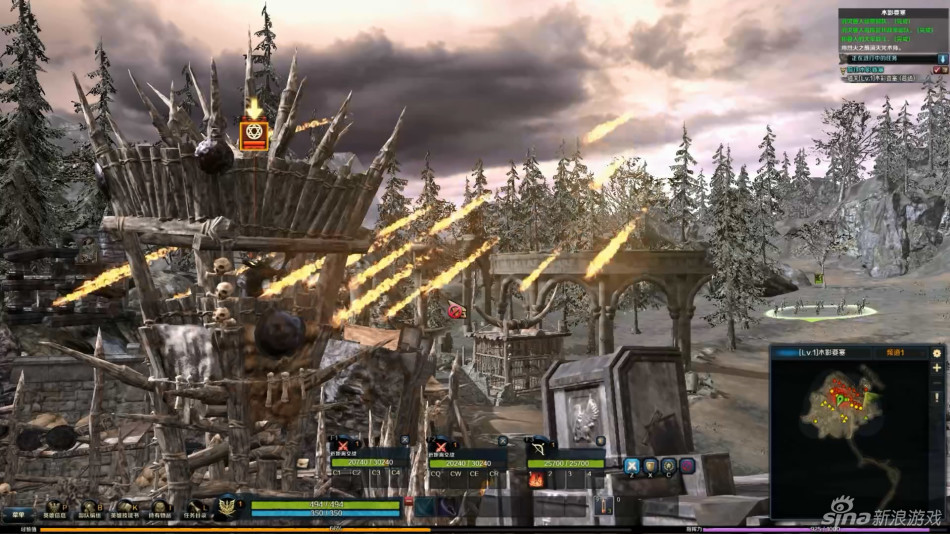
Task: Zoom out the minimap with minus button
Action: pos(937,382)
